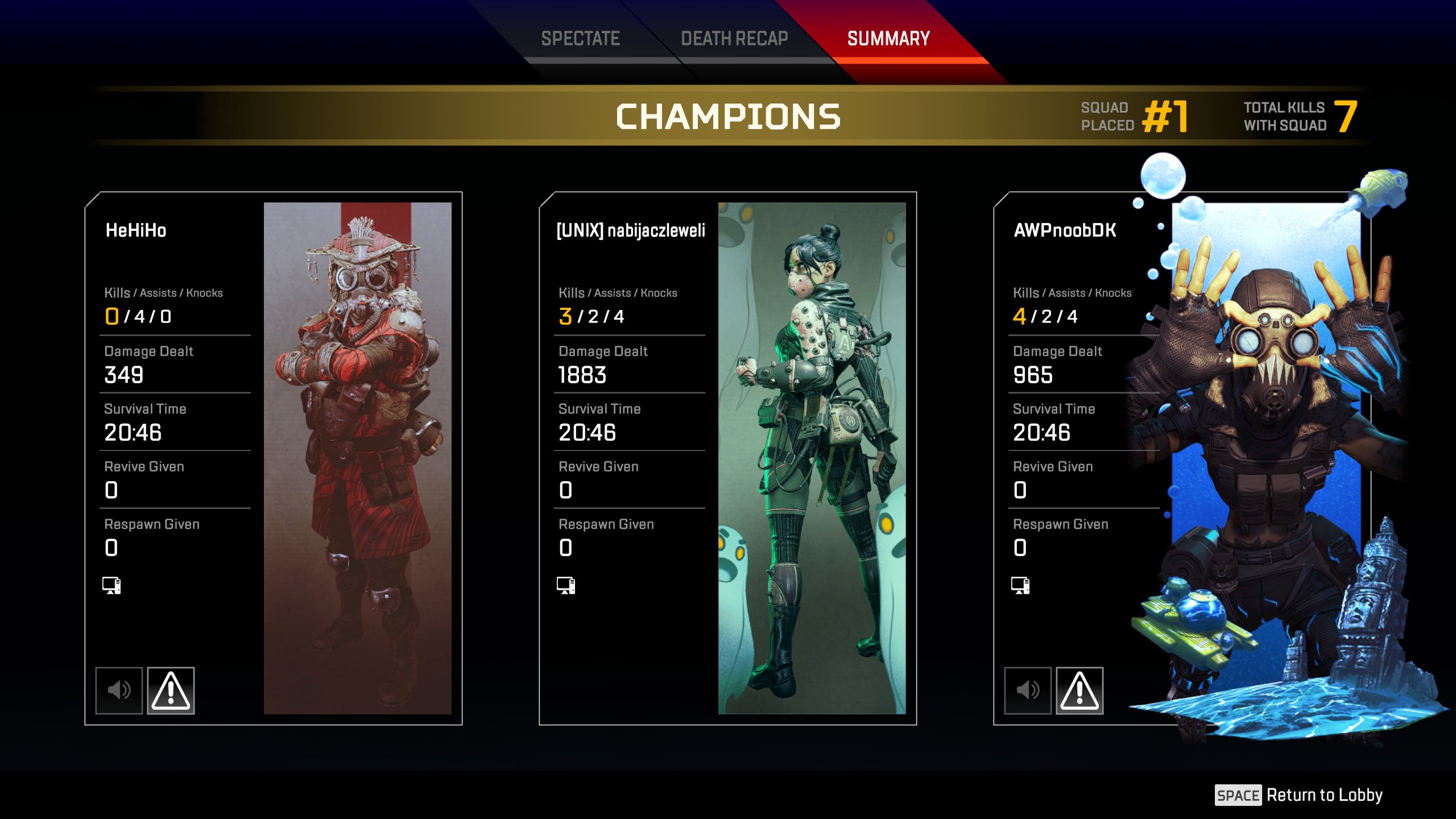The height and width of the screenshot is (819, 1456).
Task: Open the Death Recap tab
Action: click(734, 39)
